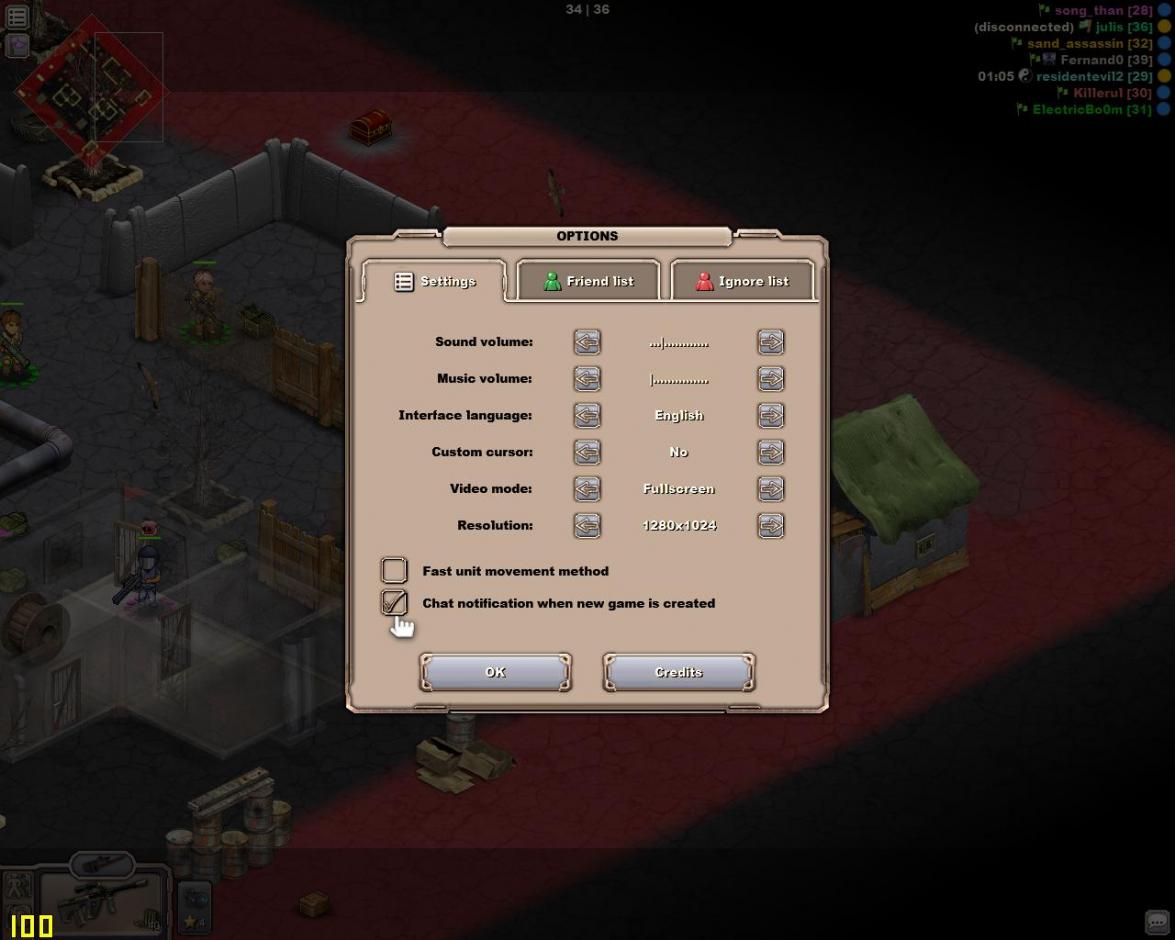Open the Ignore list tab

click(742, 281)
